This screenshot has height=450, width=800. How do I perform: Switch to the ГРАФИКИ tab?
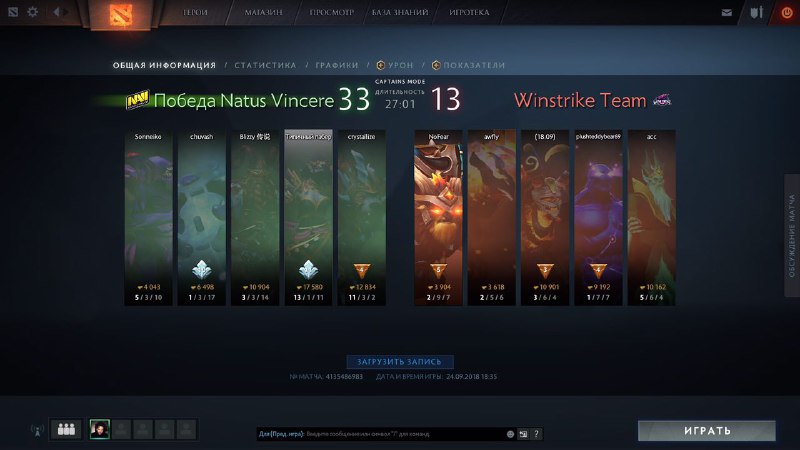(337, 65)
